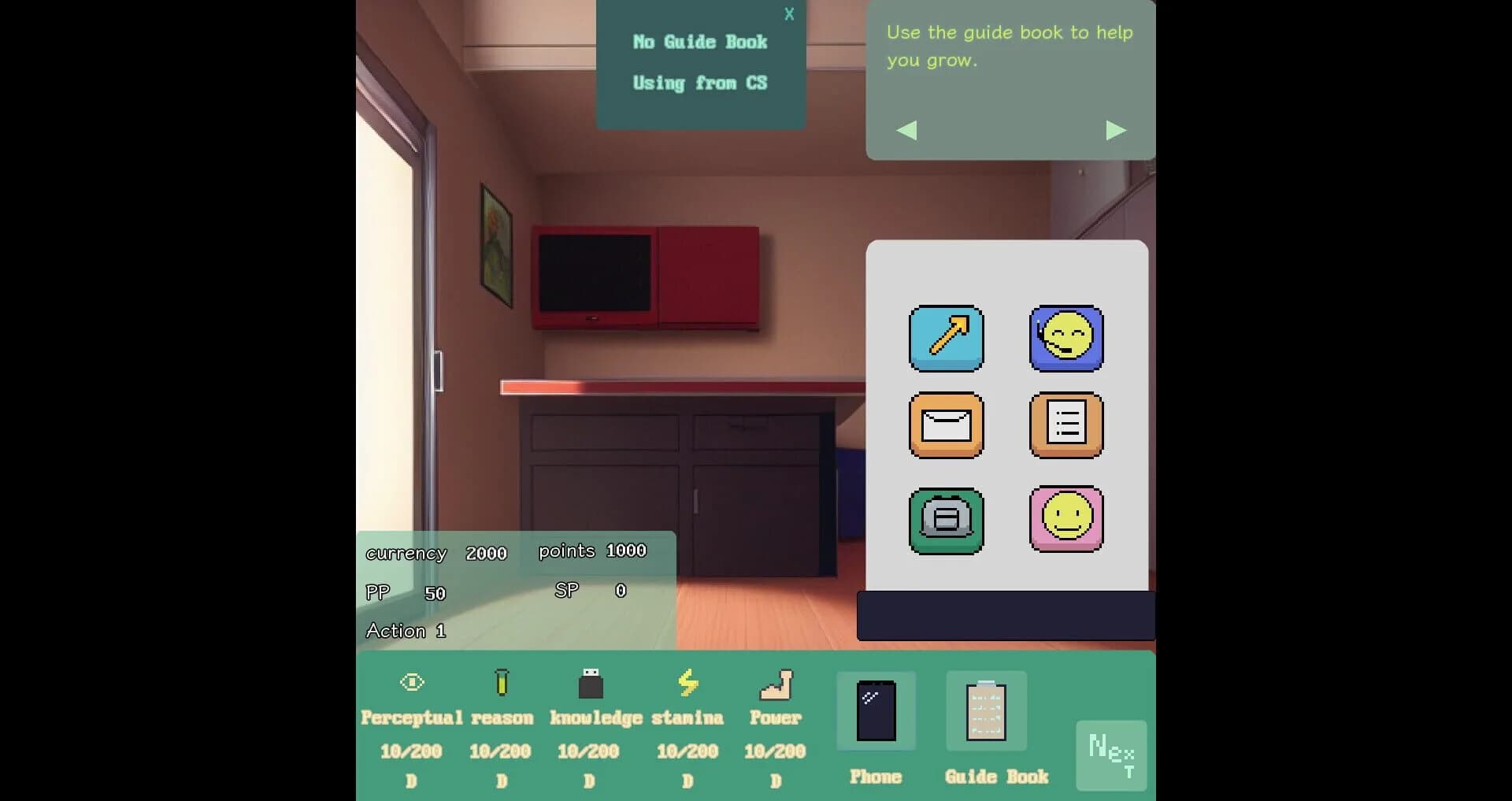Click the D rank under Perceptual

[x=411, y=781]
